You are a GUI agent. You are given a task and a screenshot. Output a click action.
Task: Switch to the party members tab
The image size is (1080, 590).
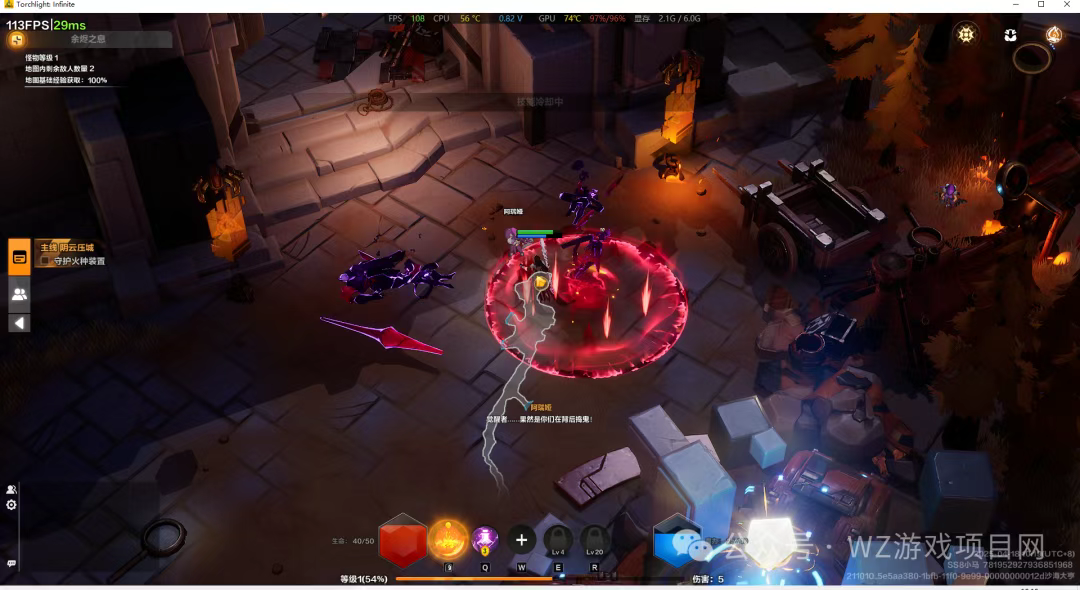pos(19,294)
